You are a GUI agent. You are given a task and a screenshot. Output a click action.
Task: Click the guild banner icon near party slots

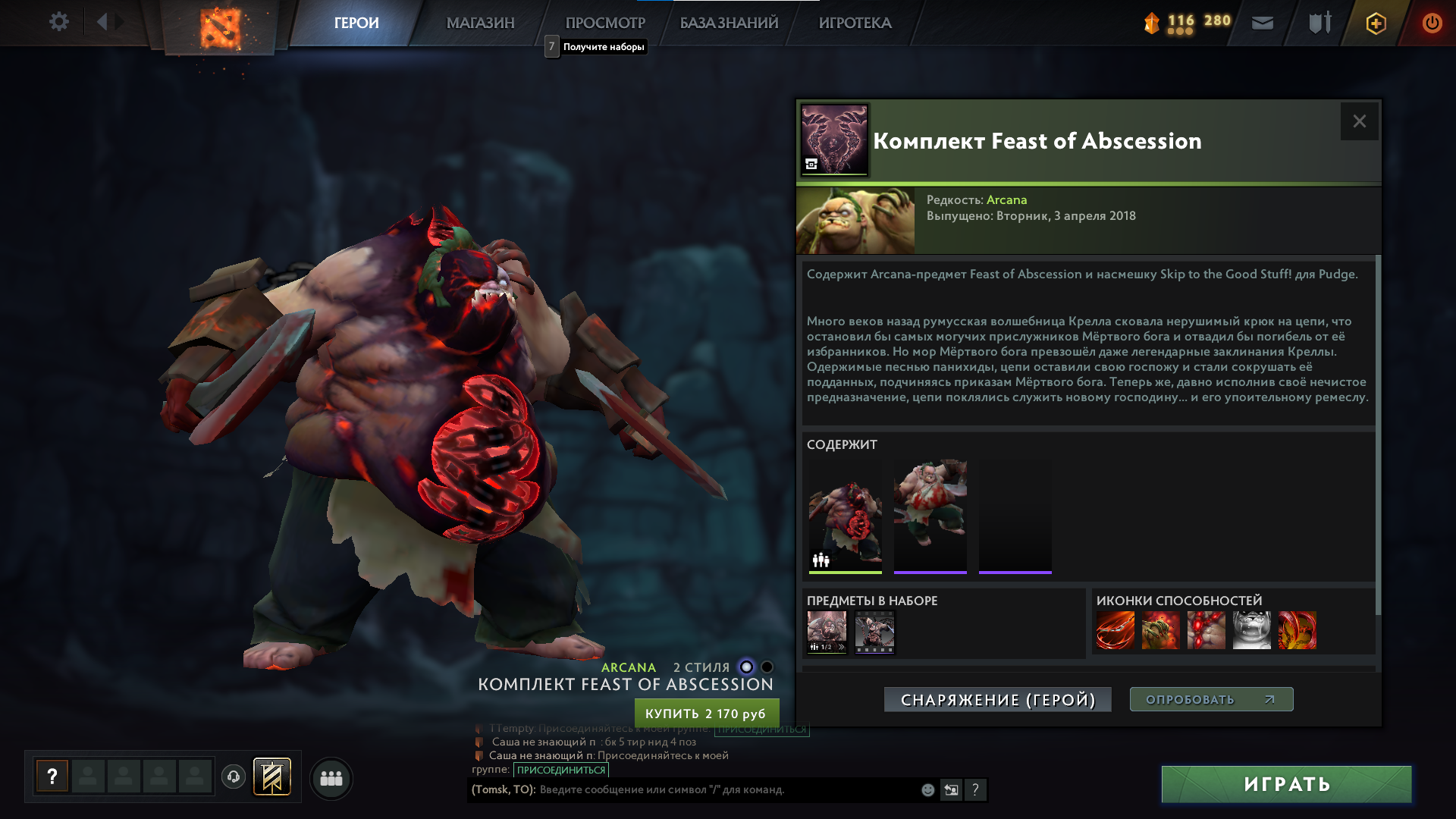(271, 777)
